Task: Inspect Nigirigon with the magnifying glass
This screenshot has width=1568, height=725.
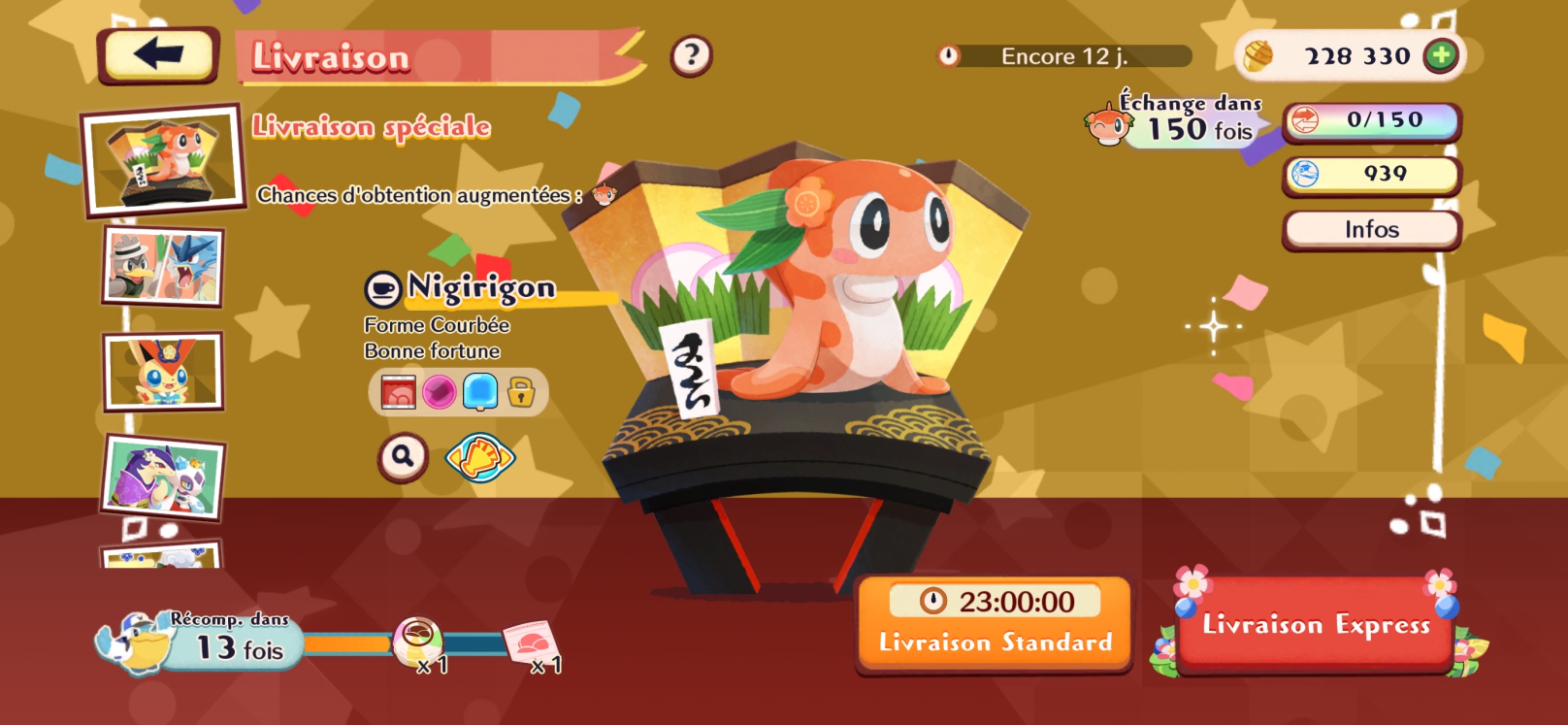Action: (403, 455)
